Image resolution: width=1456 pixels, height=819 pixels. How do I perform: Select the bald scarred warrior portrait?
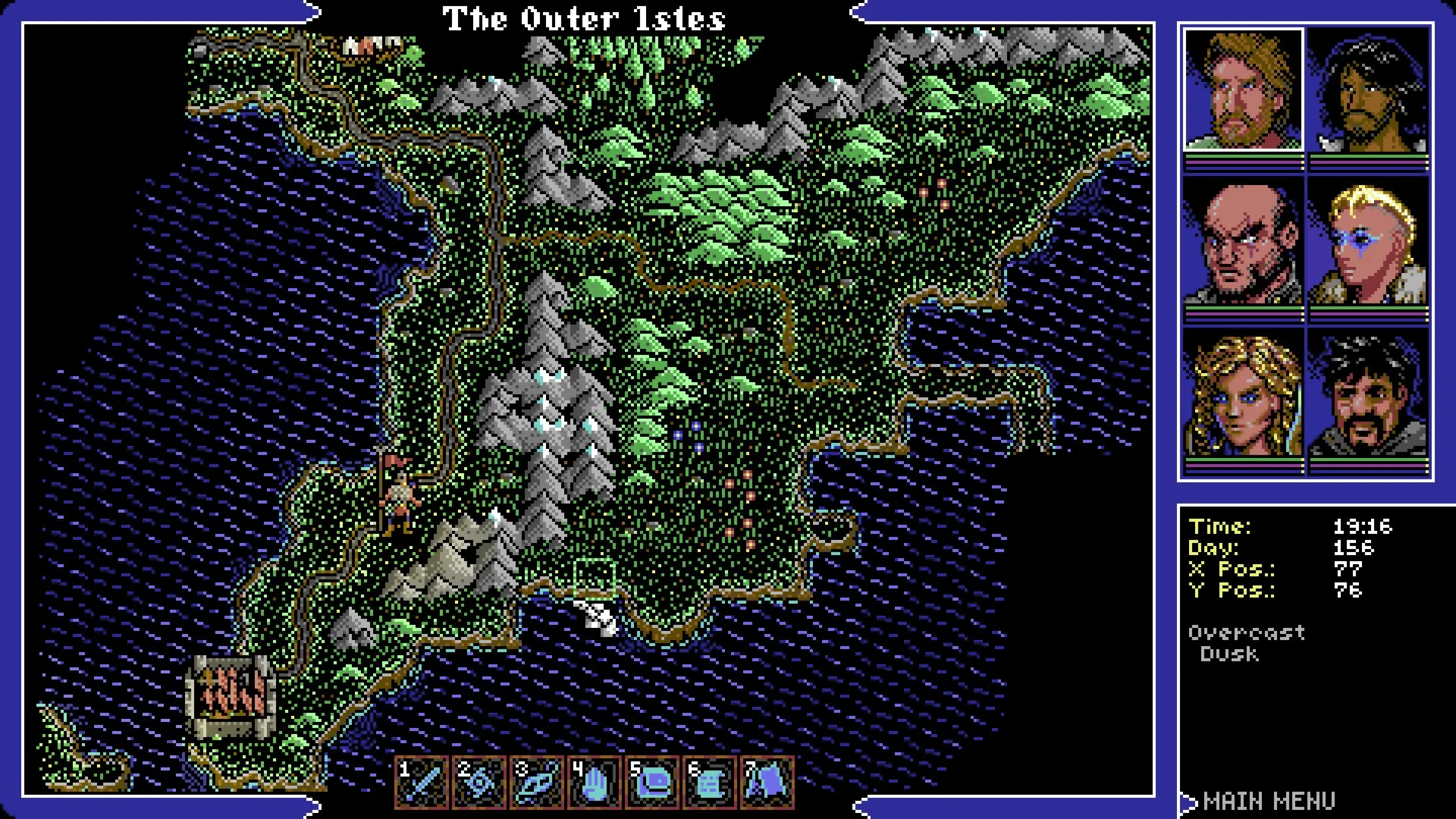1244,241
